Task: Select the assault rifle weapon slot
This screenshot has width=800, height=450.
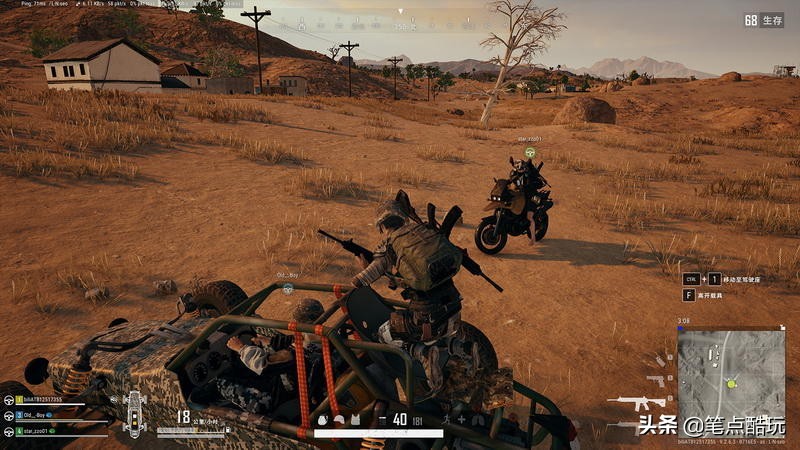Action: point(638,404)
